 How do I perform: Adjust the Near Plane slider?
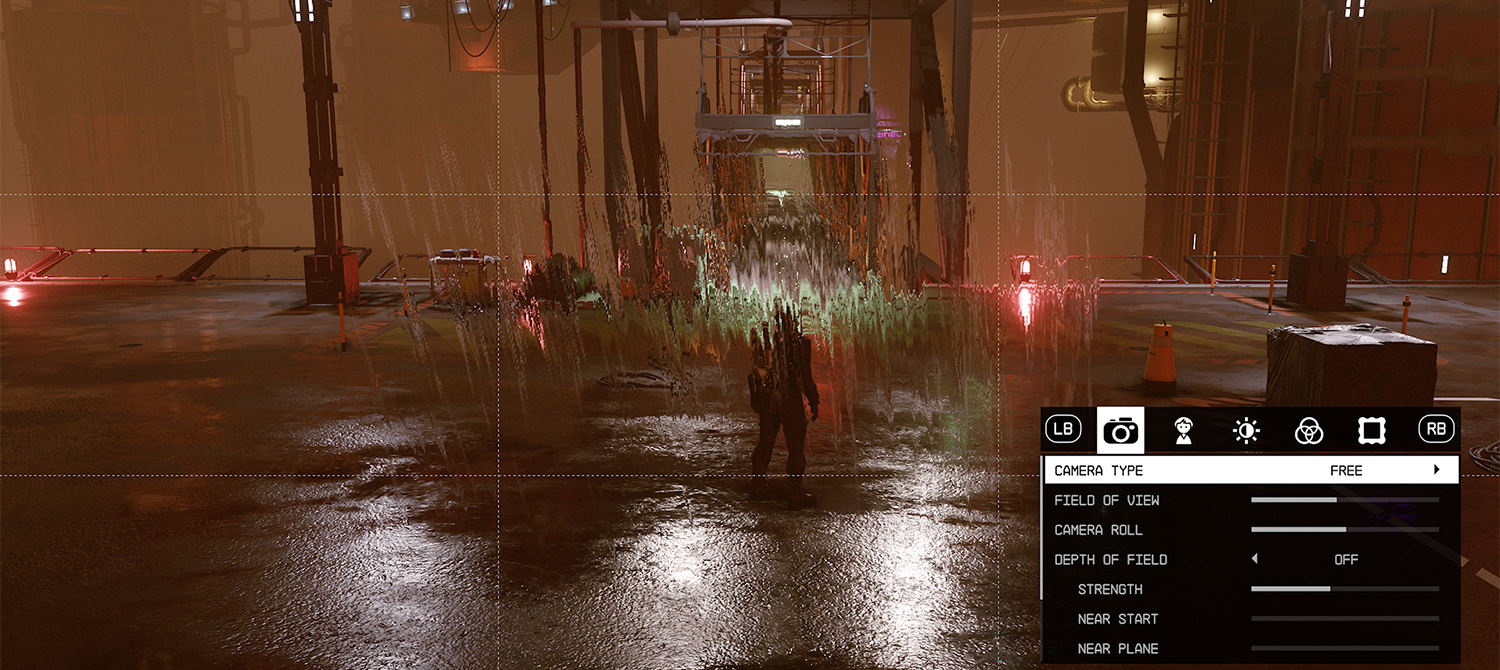pyautogui.click(x=1344, y=648)
